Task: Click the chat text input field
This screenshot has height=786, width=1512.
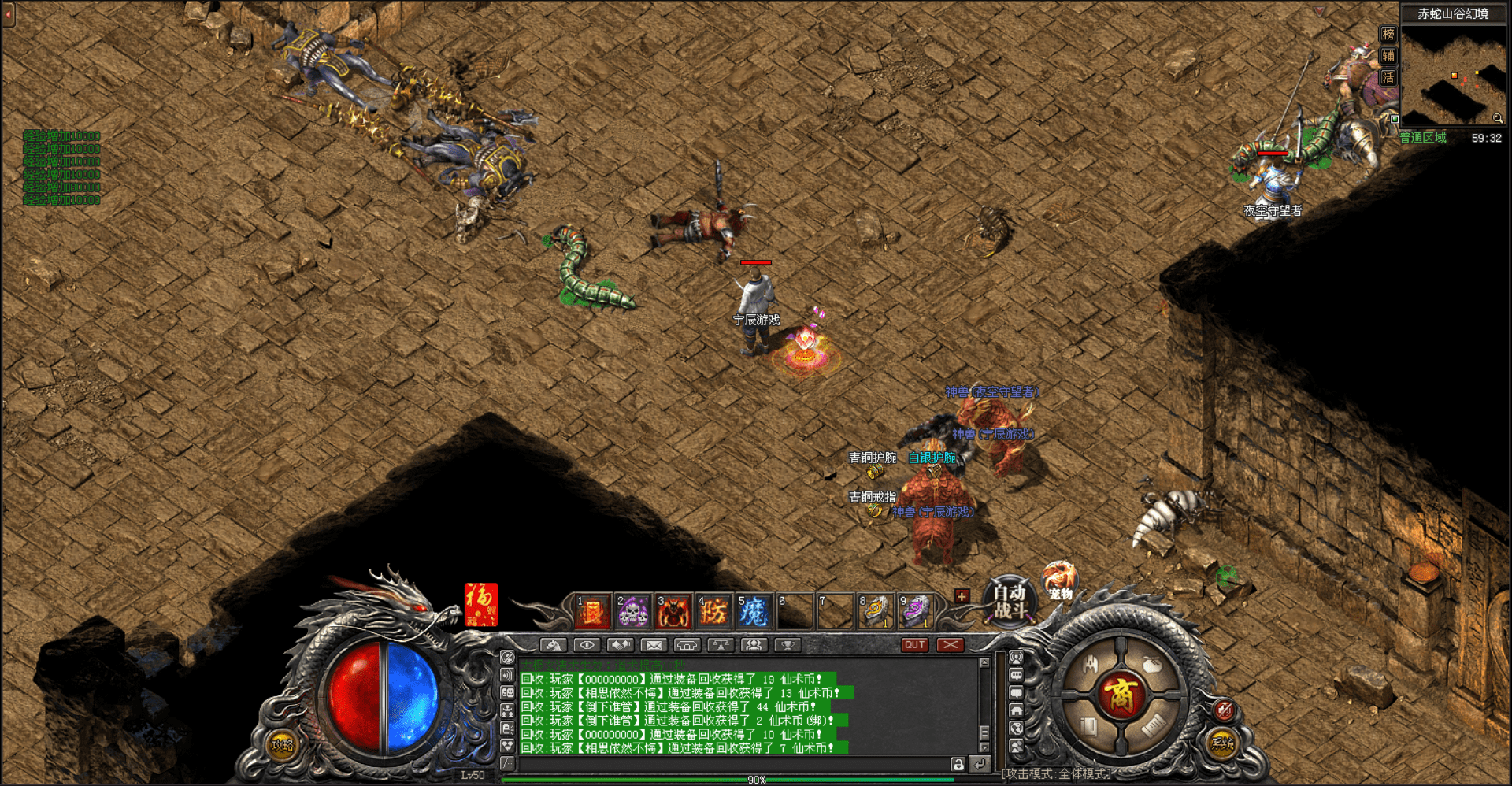Action: [732, 764]
